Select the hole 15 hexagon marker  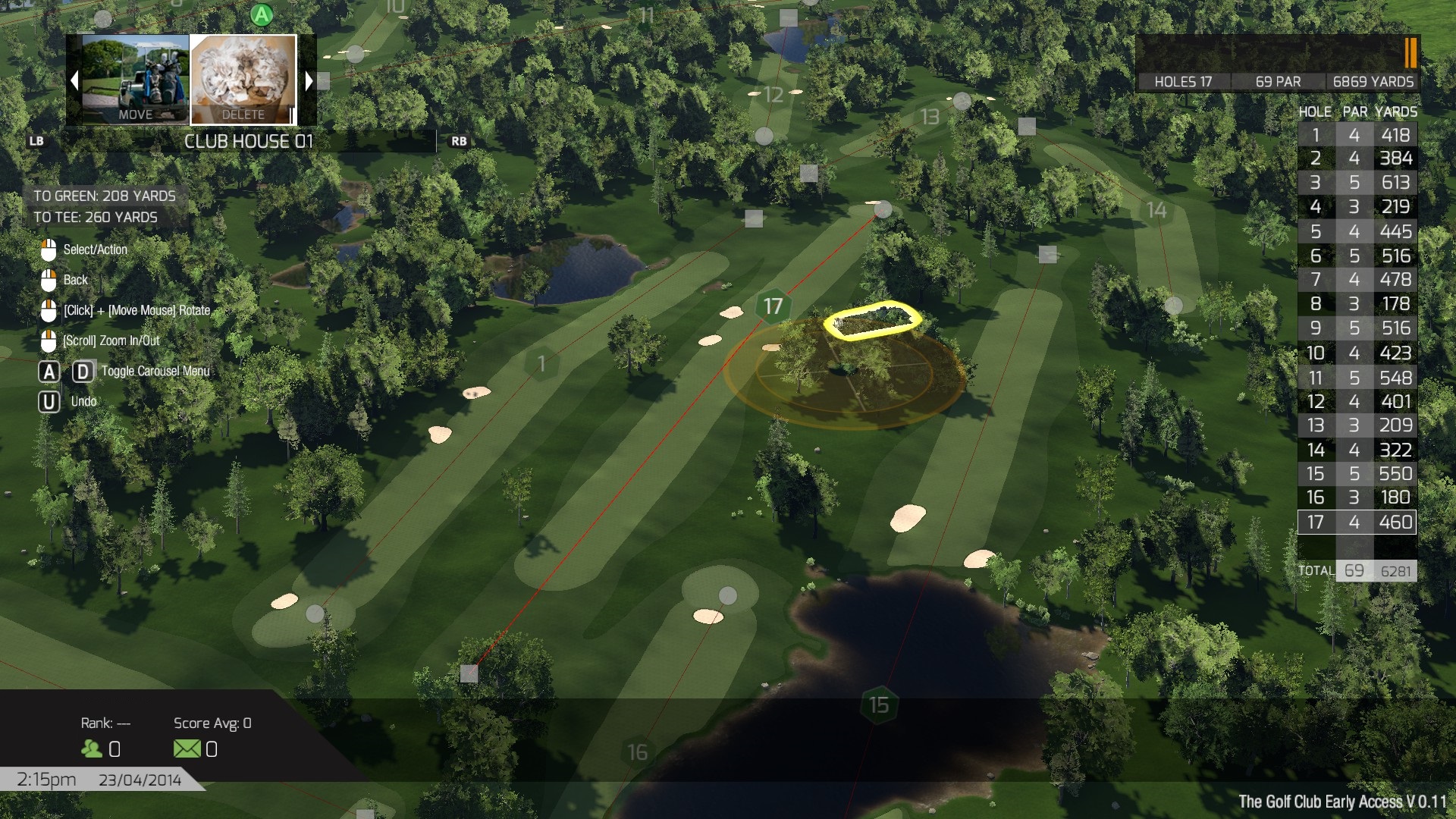879,705
